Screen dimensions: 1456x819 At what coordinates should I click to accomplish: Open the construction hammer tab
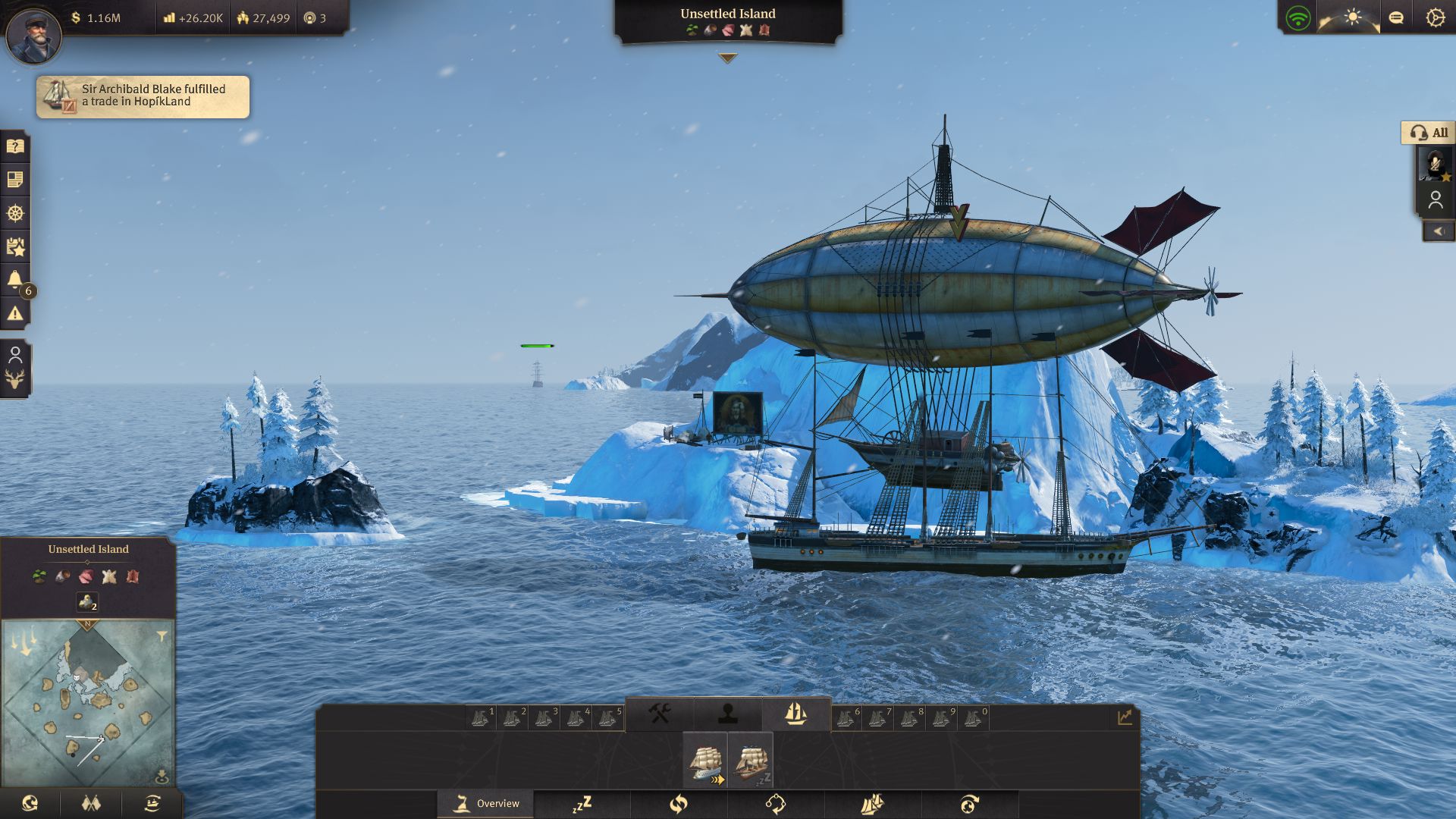(657, 713)
